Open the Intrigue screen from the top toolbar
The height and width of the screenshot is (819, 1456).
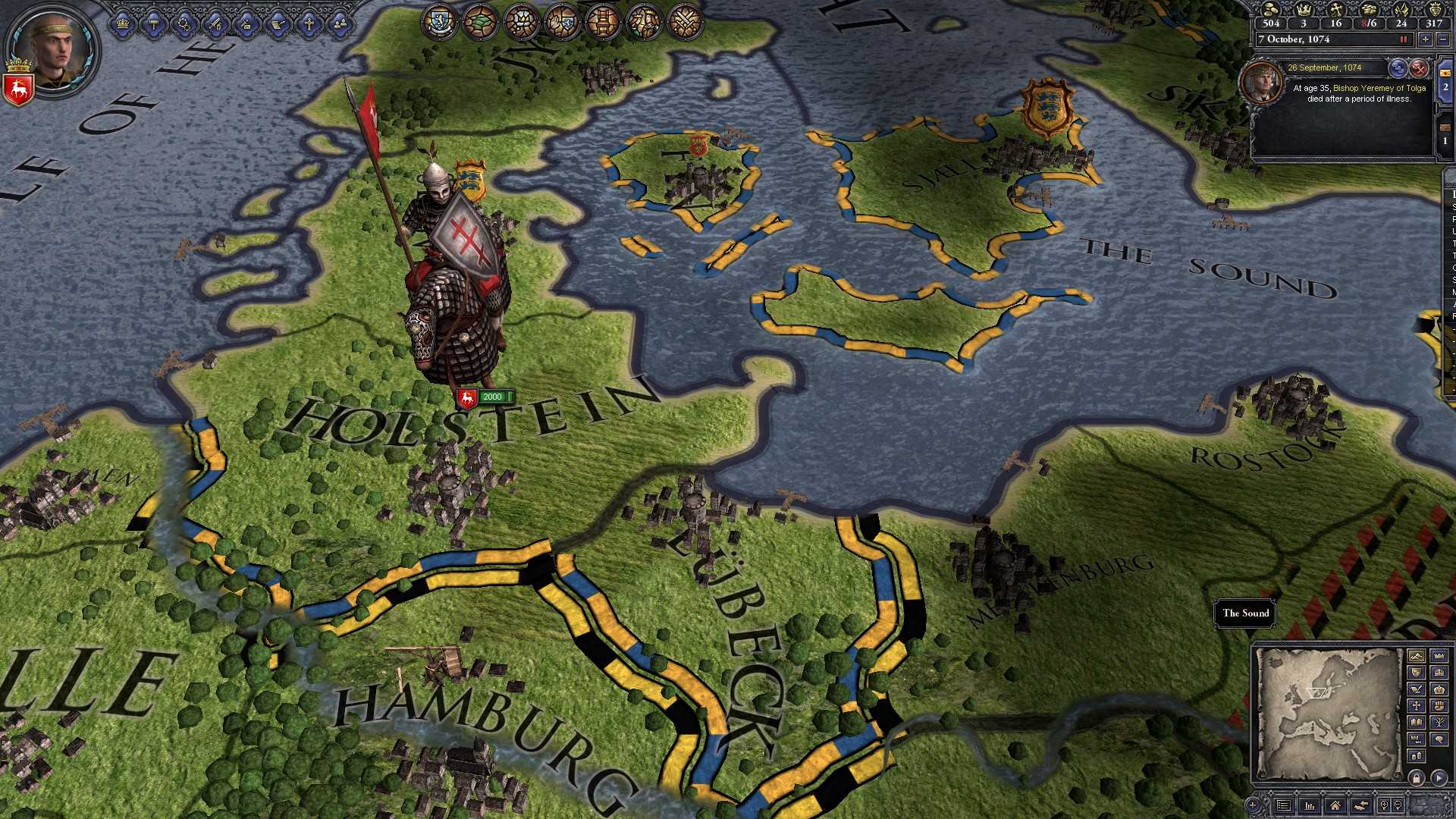(245, 24)
